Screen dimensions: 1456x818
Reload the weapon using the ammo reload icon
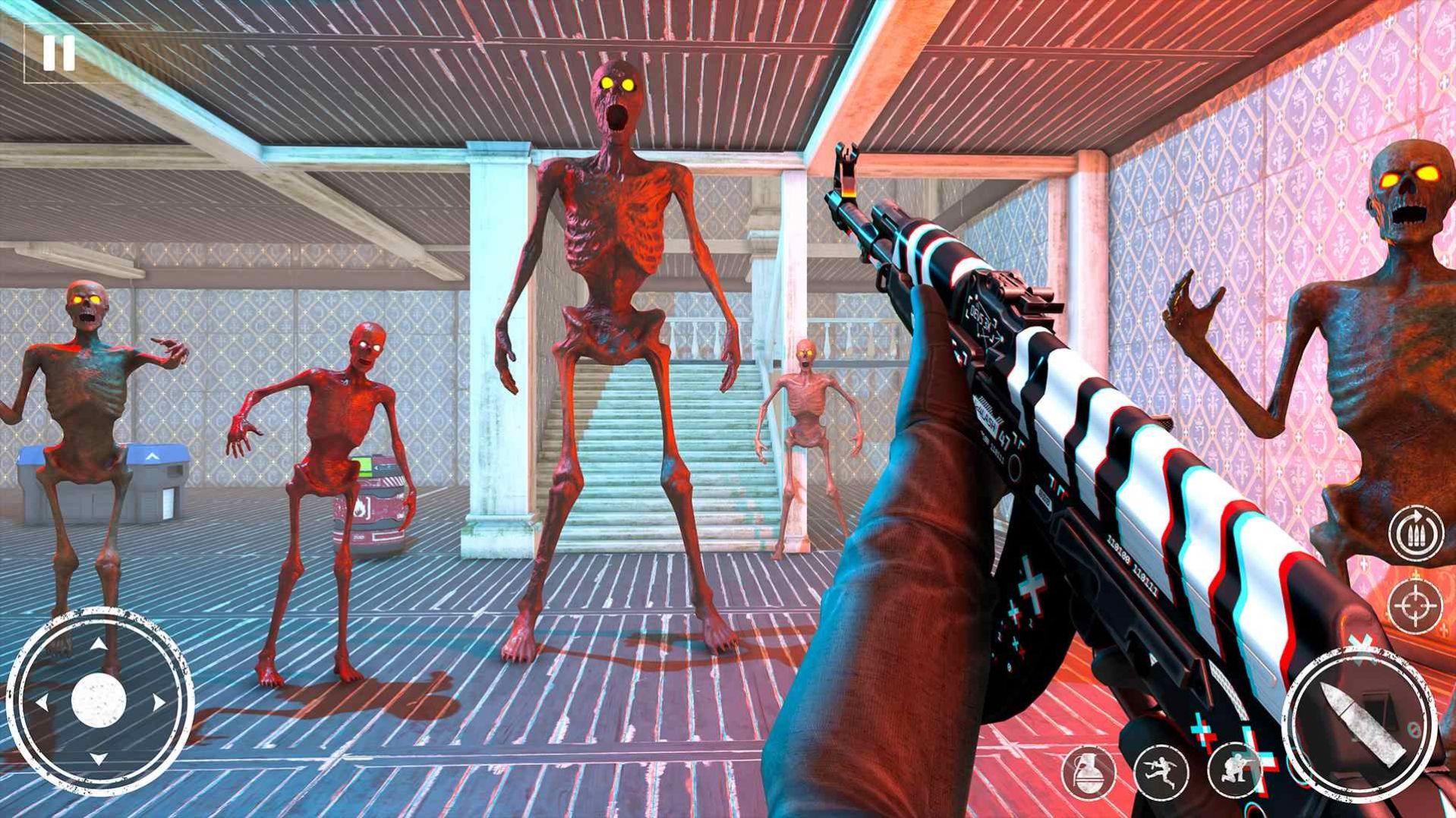tap(1416, 533)
